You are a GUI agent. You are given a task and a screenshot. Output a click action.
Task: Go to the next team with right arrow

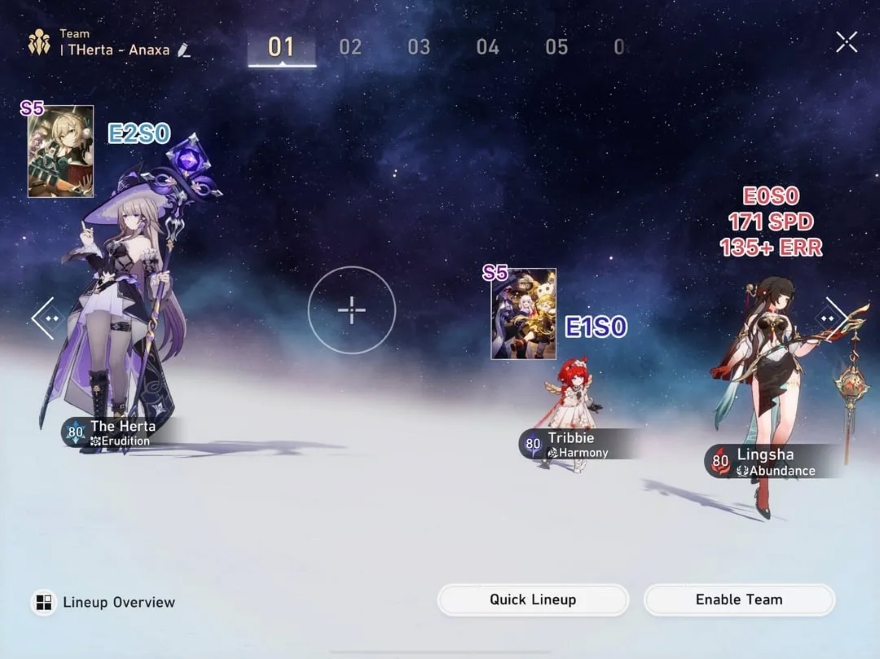click(x=836, y=318)
